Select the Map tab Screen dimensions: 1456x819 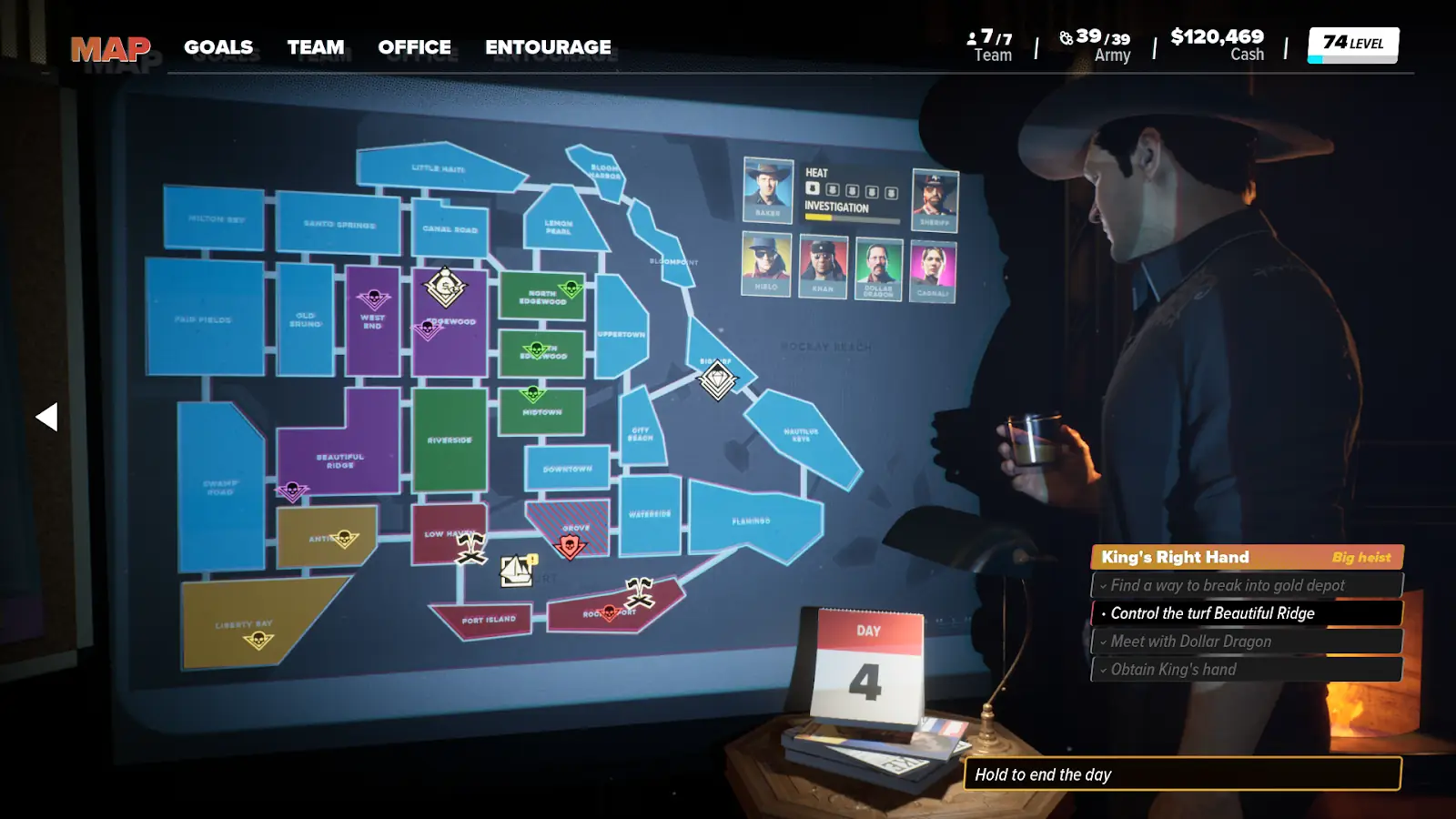click(x=110, y=48)
